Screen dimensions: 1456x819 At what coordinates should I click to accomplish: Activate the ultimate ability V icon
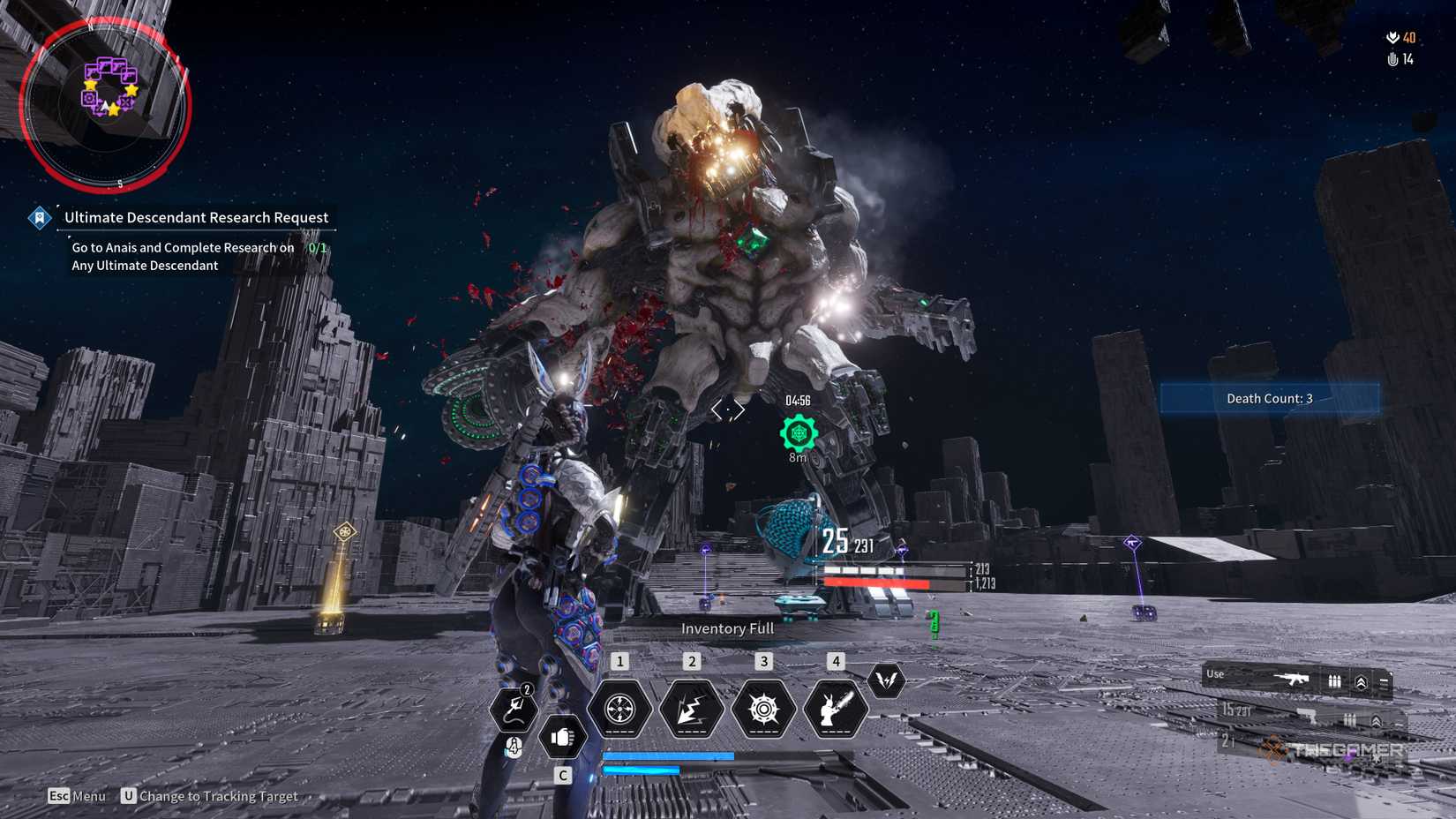(887, 682)
